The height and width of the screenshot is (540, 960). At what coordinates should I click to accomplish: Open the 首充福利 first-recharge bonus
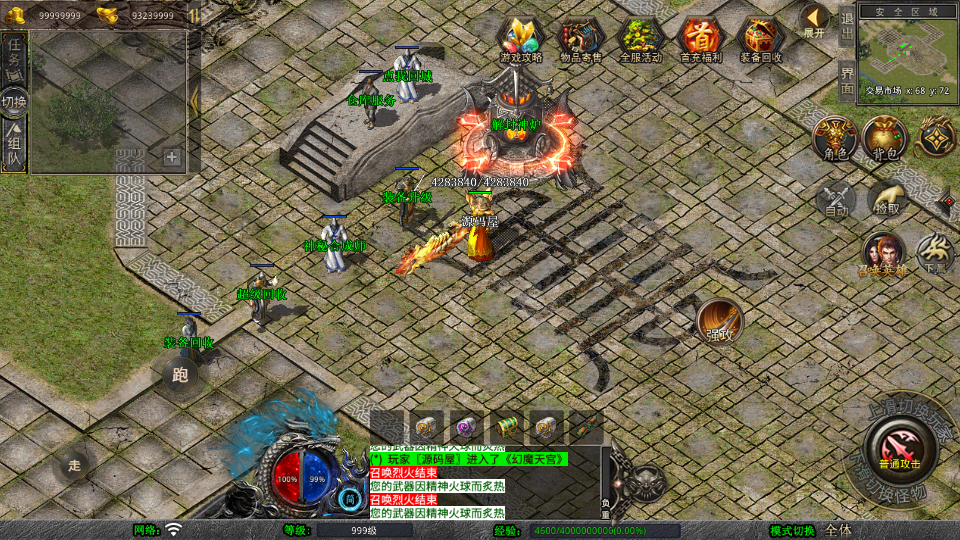pos(700,40)
